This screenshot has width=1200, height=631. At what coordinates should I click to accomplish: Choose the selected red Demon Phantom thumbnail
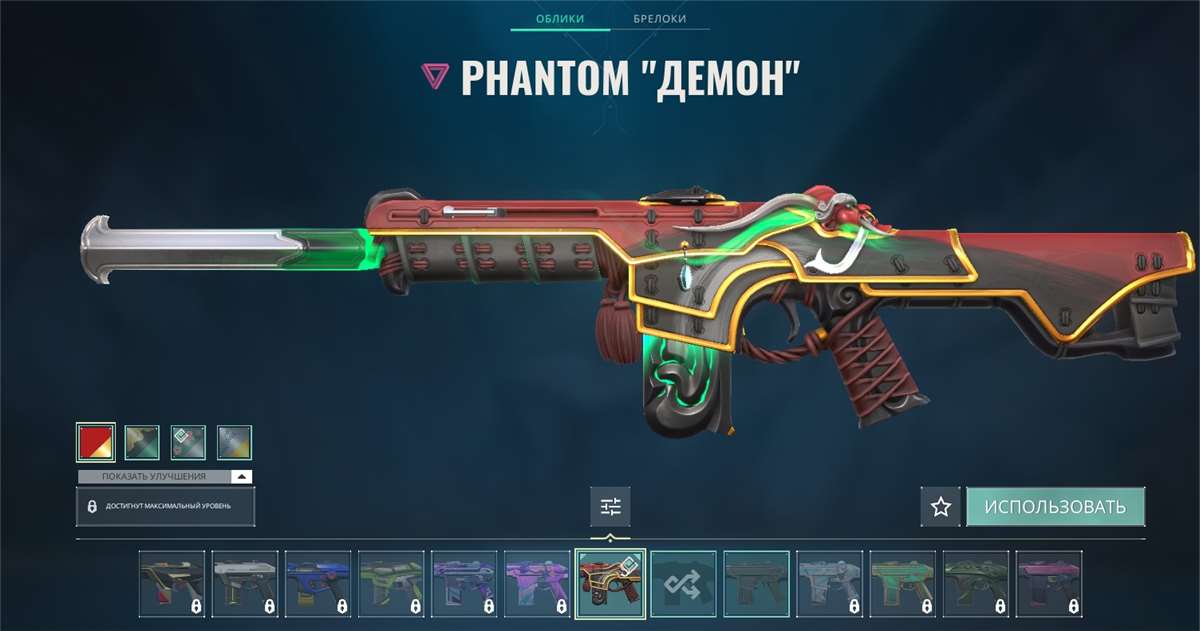pos(611,583)
